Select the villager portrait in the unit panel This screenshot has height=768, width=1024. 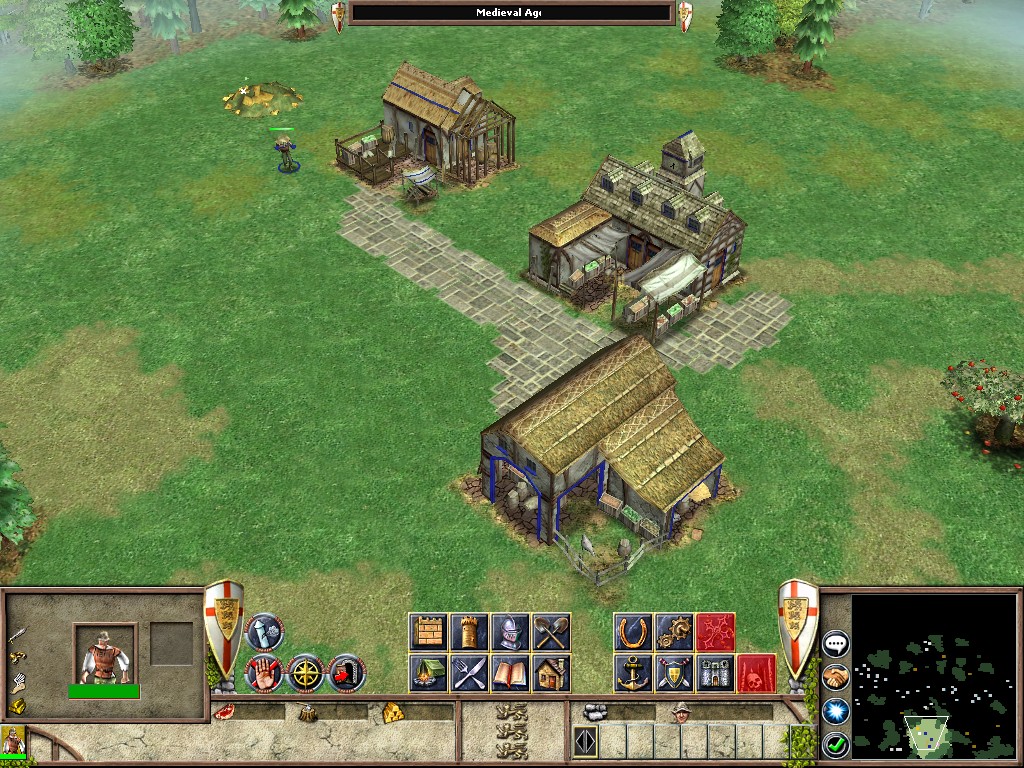(x=104, y=654)
